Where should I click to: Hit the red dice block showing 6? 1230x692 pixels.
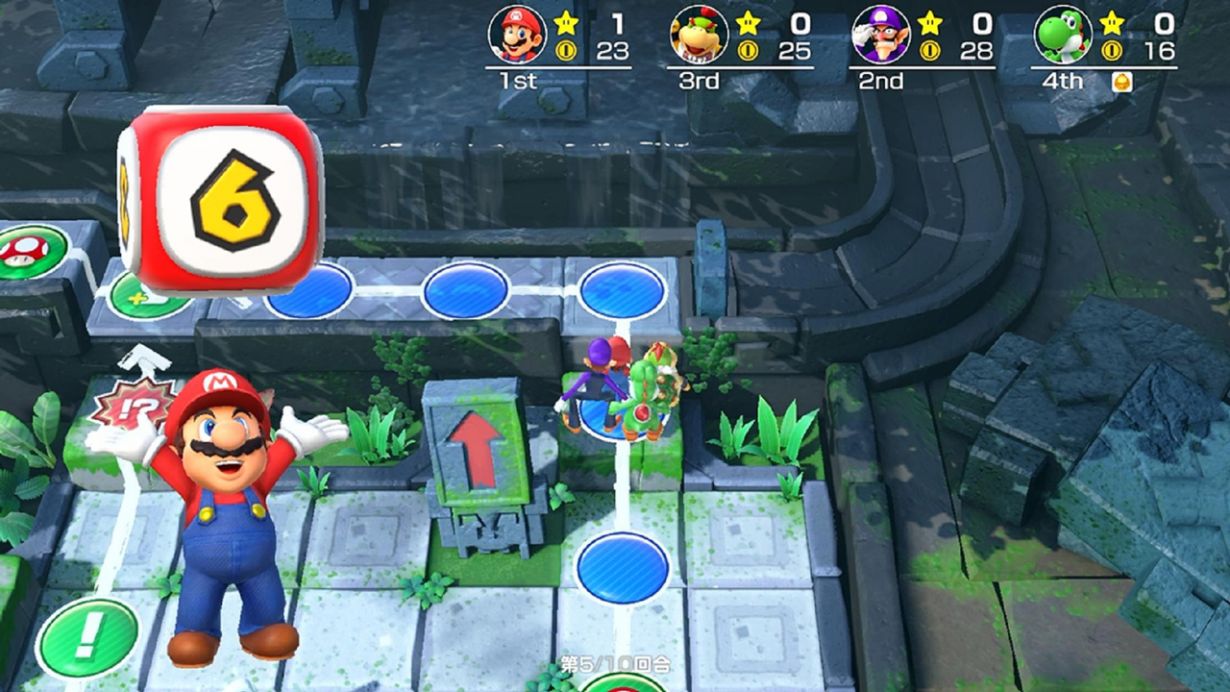coord(222,200)
